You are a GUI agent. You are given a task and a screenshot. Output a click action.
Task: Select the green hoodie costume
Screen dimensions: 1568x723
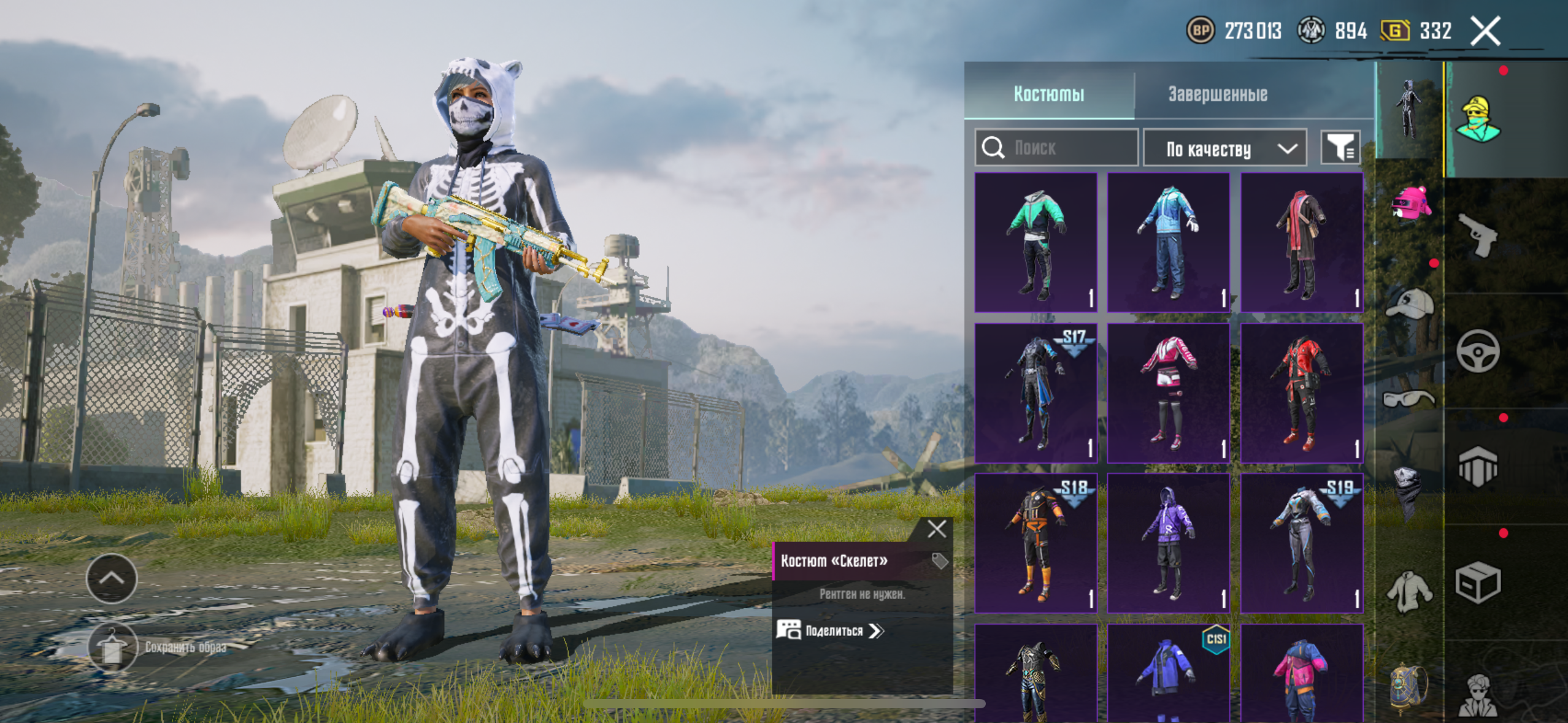[1036, 243]
